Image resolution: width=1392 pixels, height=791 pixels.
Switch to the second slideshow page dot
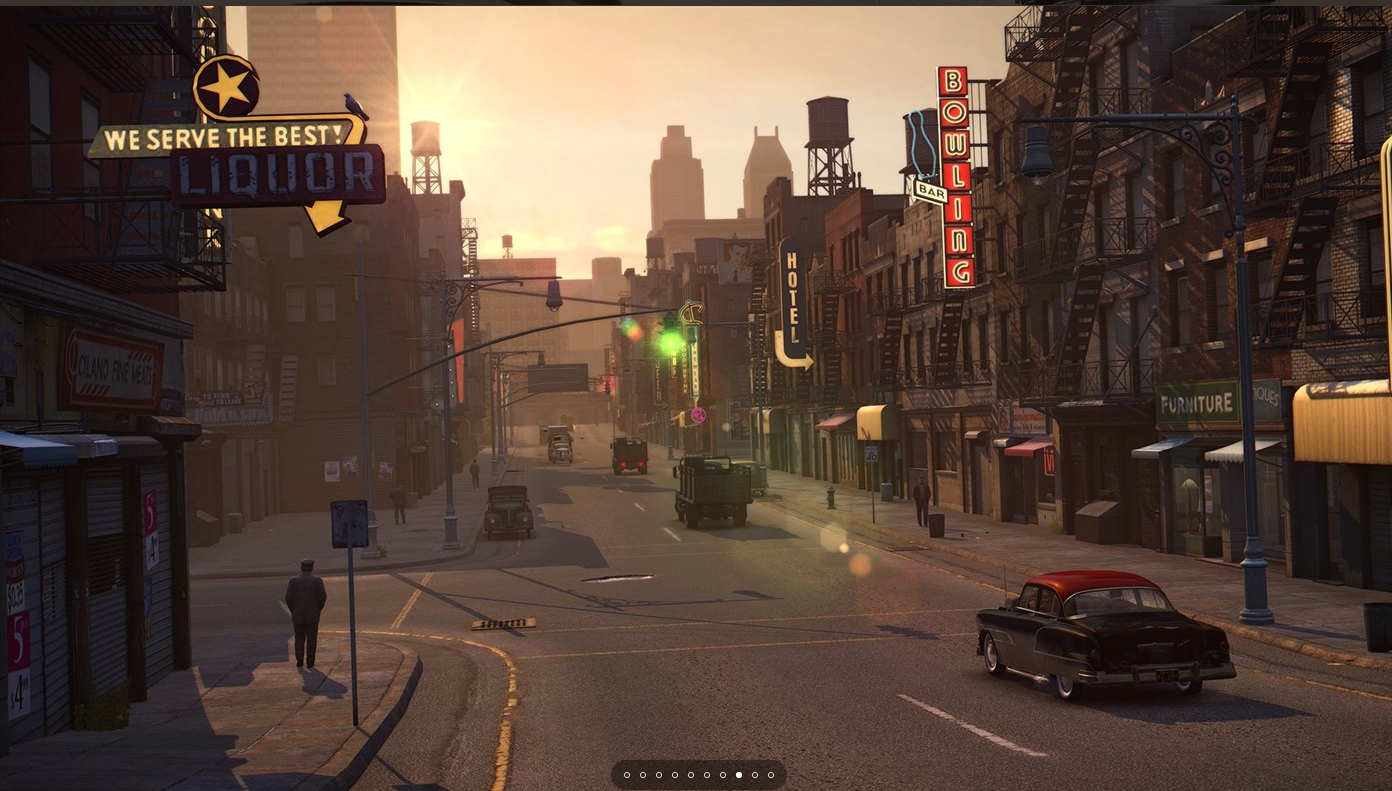coord(643,775)
